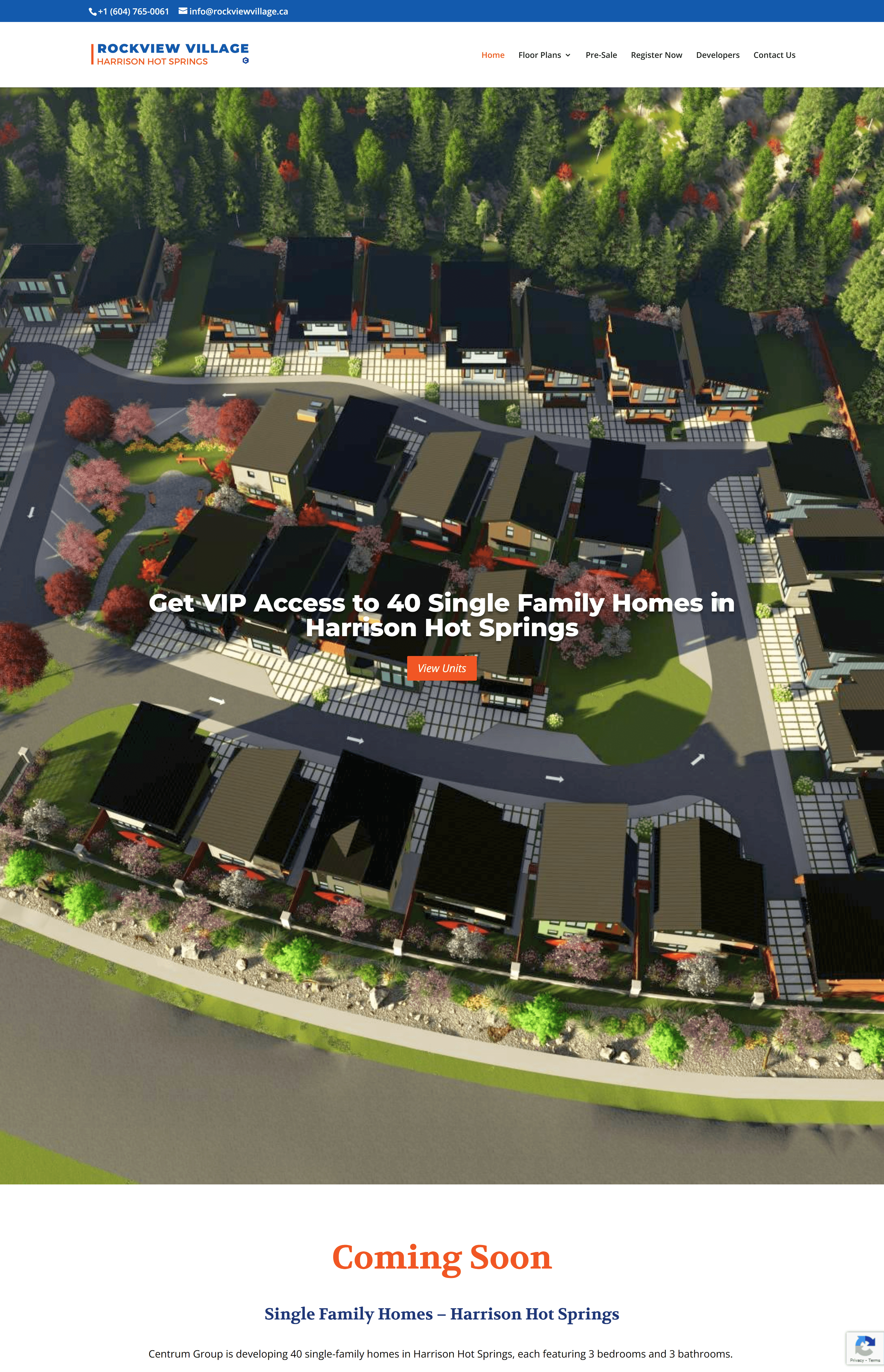The height and width of the screenshot is (1372, 884).
Task: Open the Register Now page
Action: (656, 55)
